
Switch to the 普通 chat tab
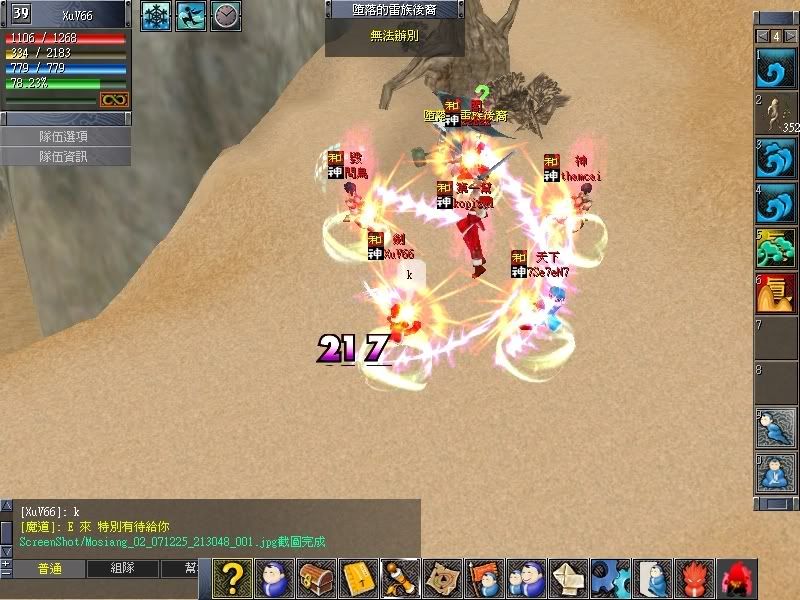pos(49,568)
